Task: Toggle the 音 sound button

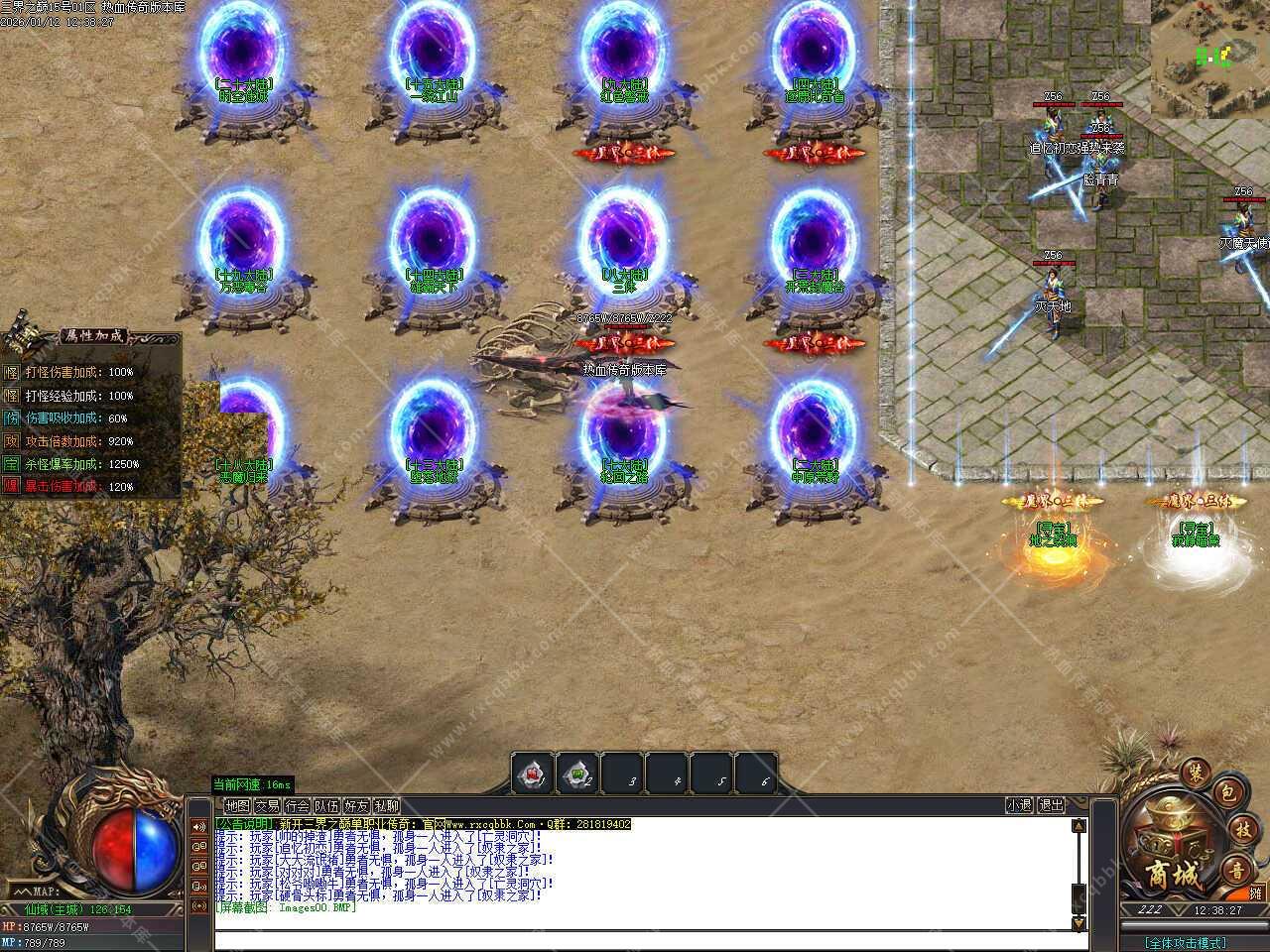Action: coord(1235,871)
